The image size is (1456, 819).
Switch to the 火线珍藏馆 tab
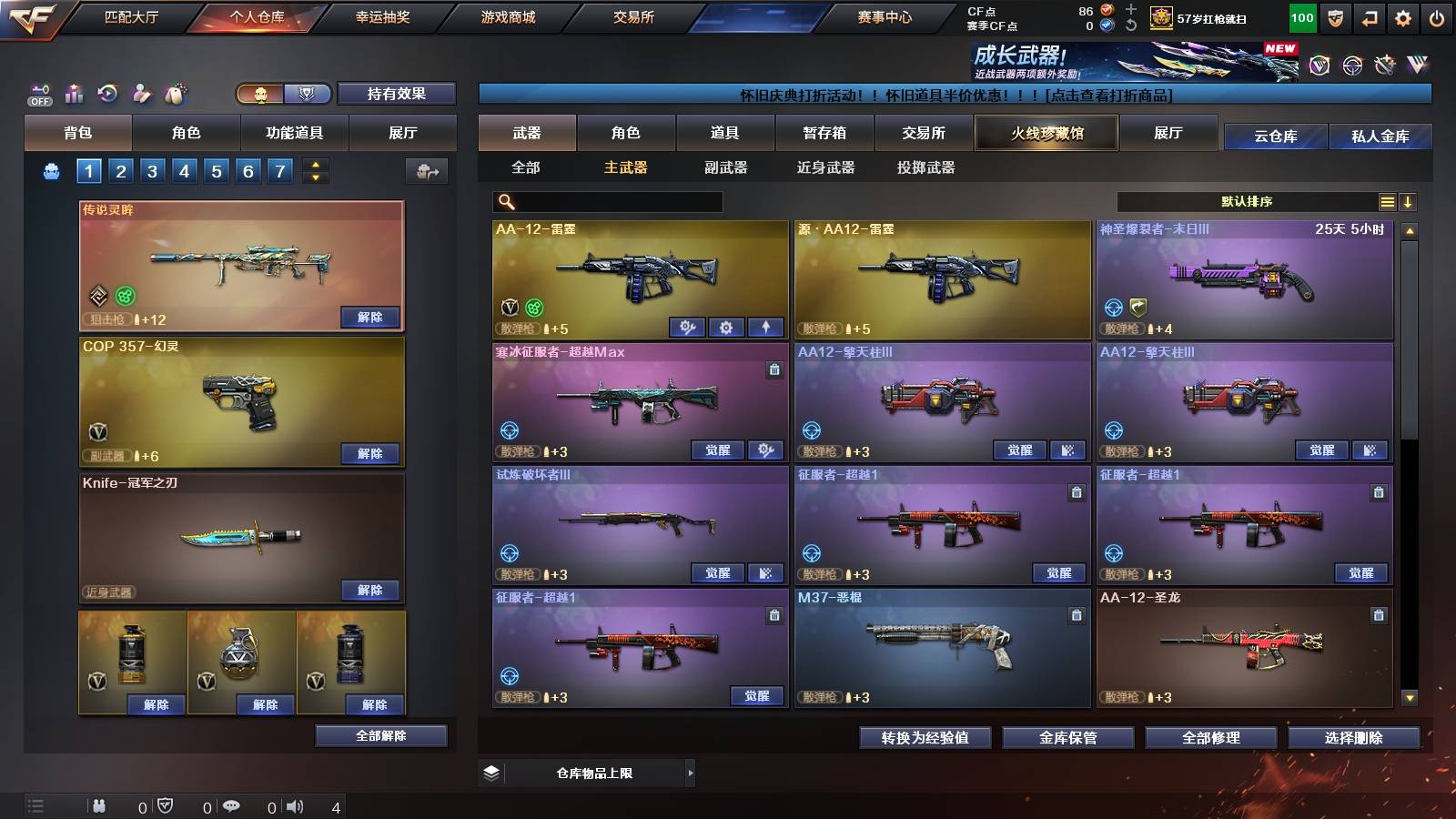click(x=1046, y=133)
